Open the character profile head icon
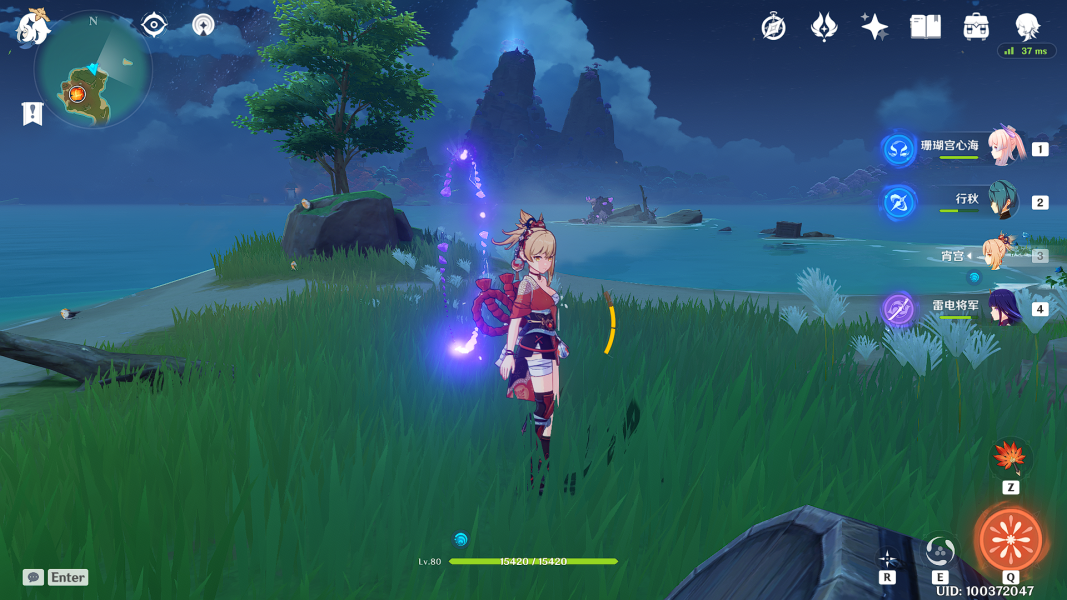 (1027, 26)
